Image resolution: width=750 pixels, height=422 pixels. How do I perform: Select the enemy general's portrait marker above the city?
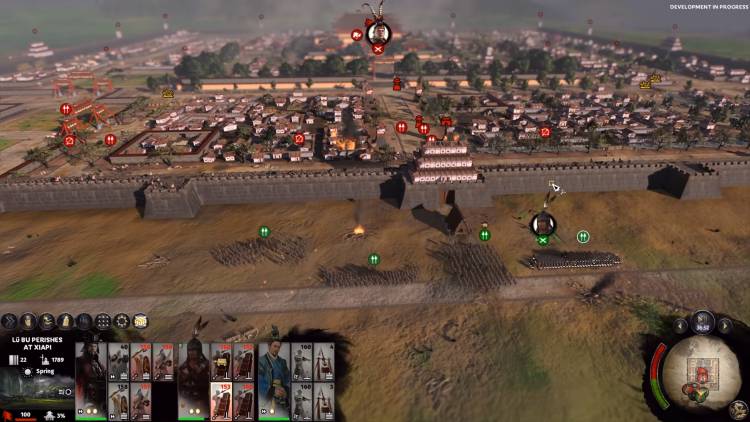tap(378, 33)
